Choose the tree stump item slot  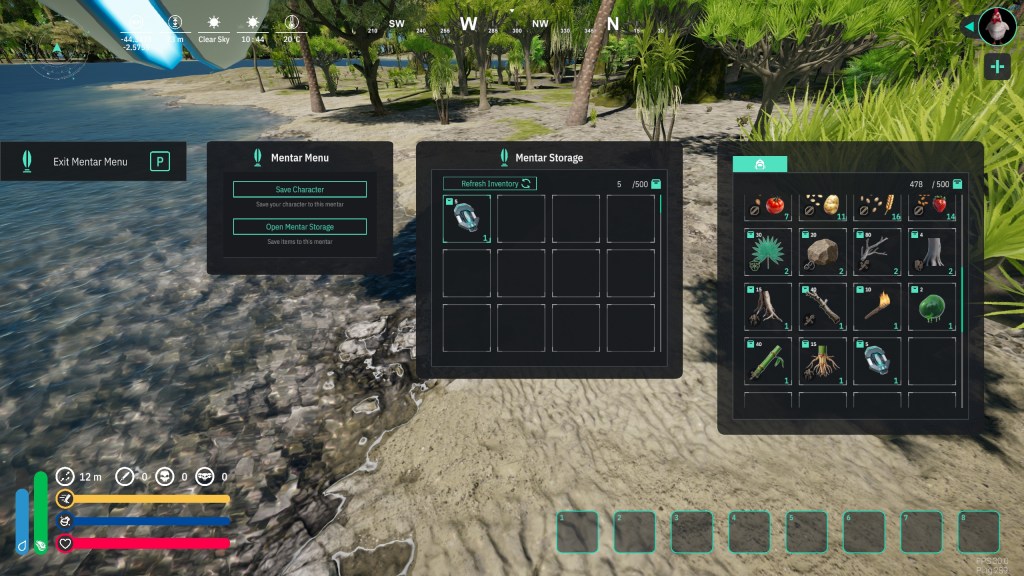[930, 252]
